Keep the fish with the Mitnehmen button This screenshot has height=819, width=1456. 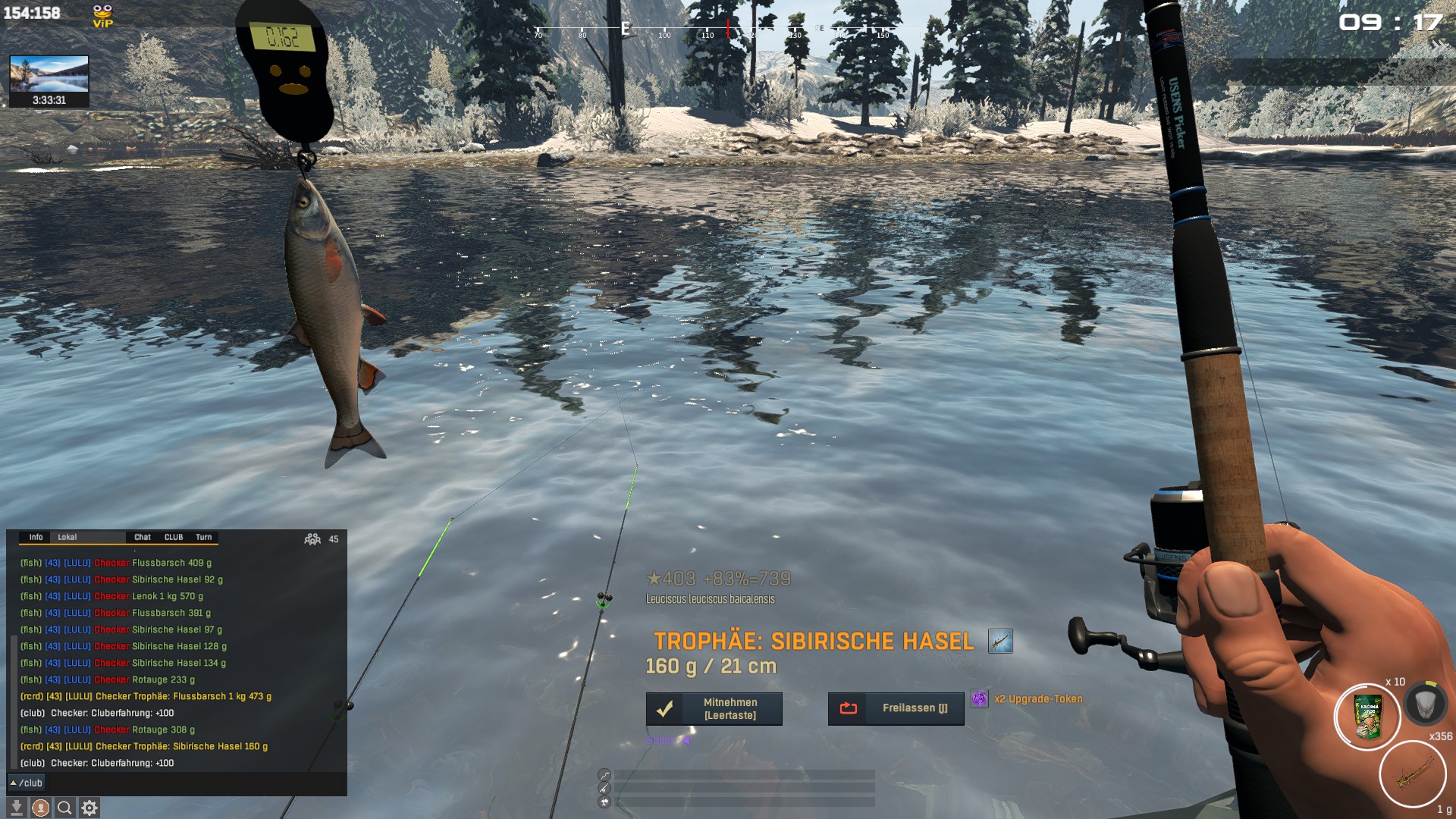pos(714,709)
